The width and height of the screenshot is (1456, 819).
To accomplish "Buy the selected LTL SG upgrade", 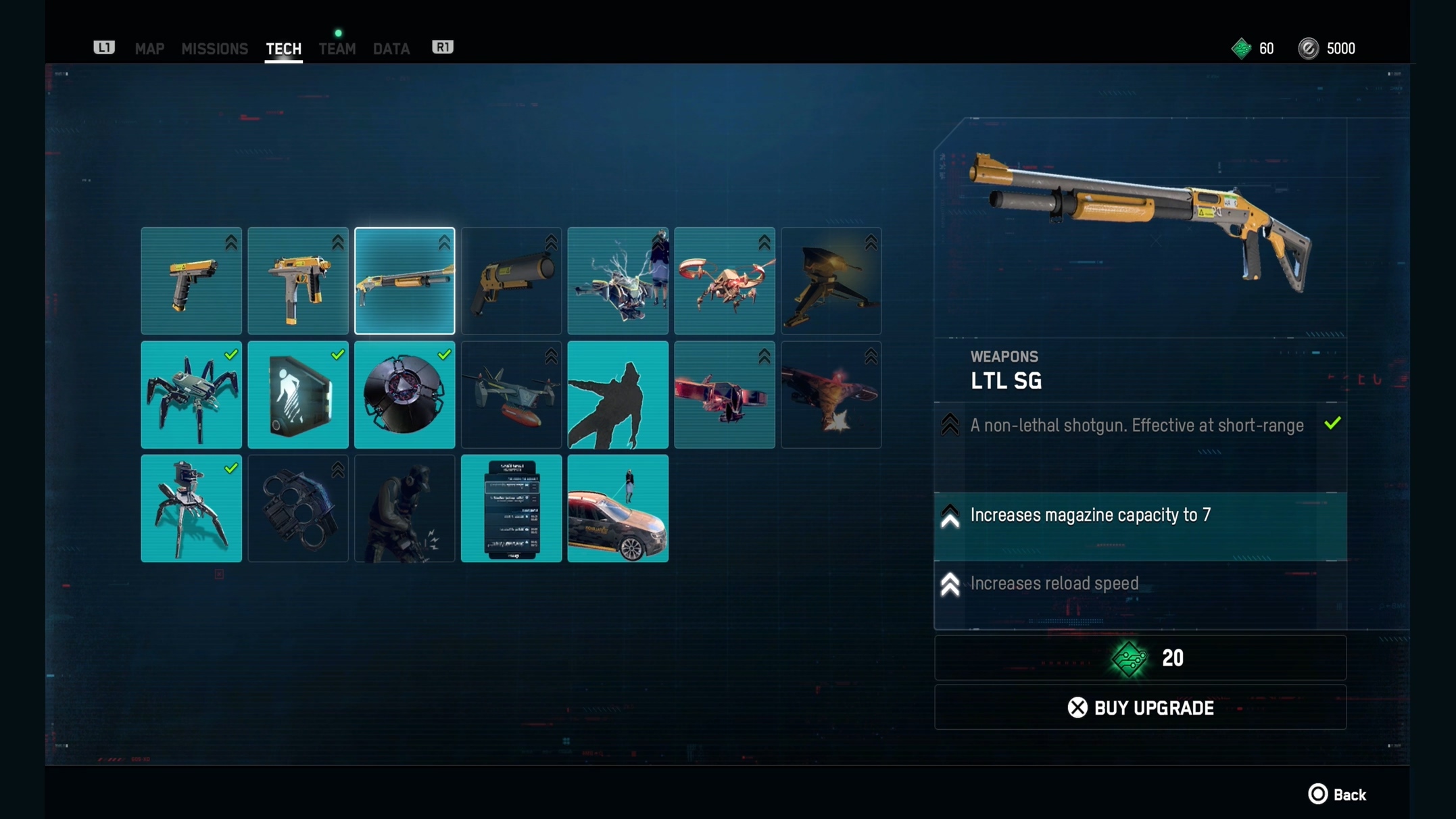I will pyautogui.click(x=1140, y=708).
